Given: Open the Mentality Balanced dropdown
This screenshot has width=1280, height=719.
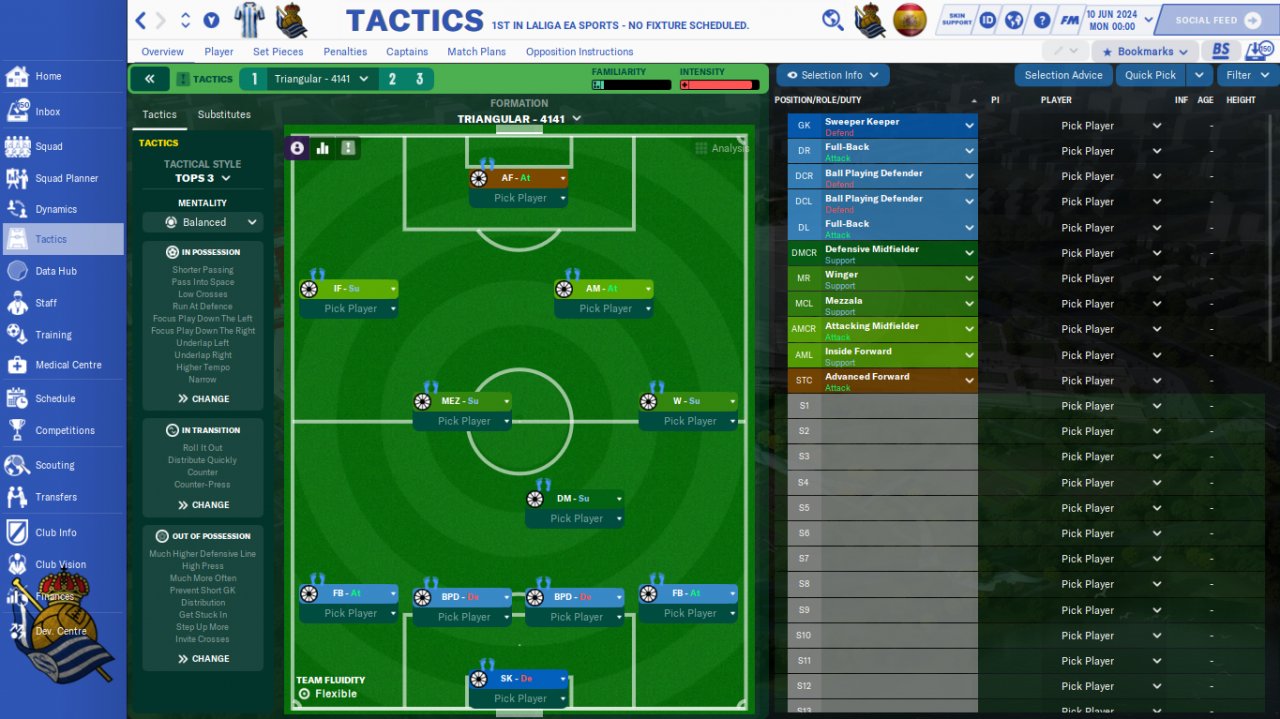Looking at the screenshot, I should click(x=203, y=222).
